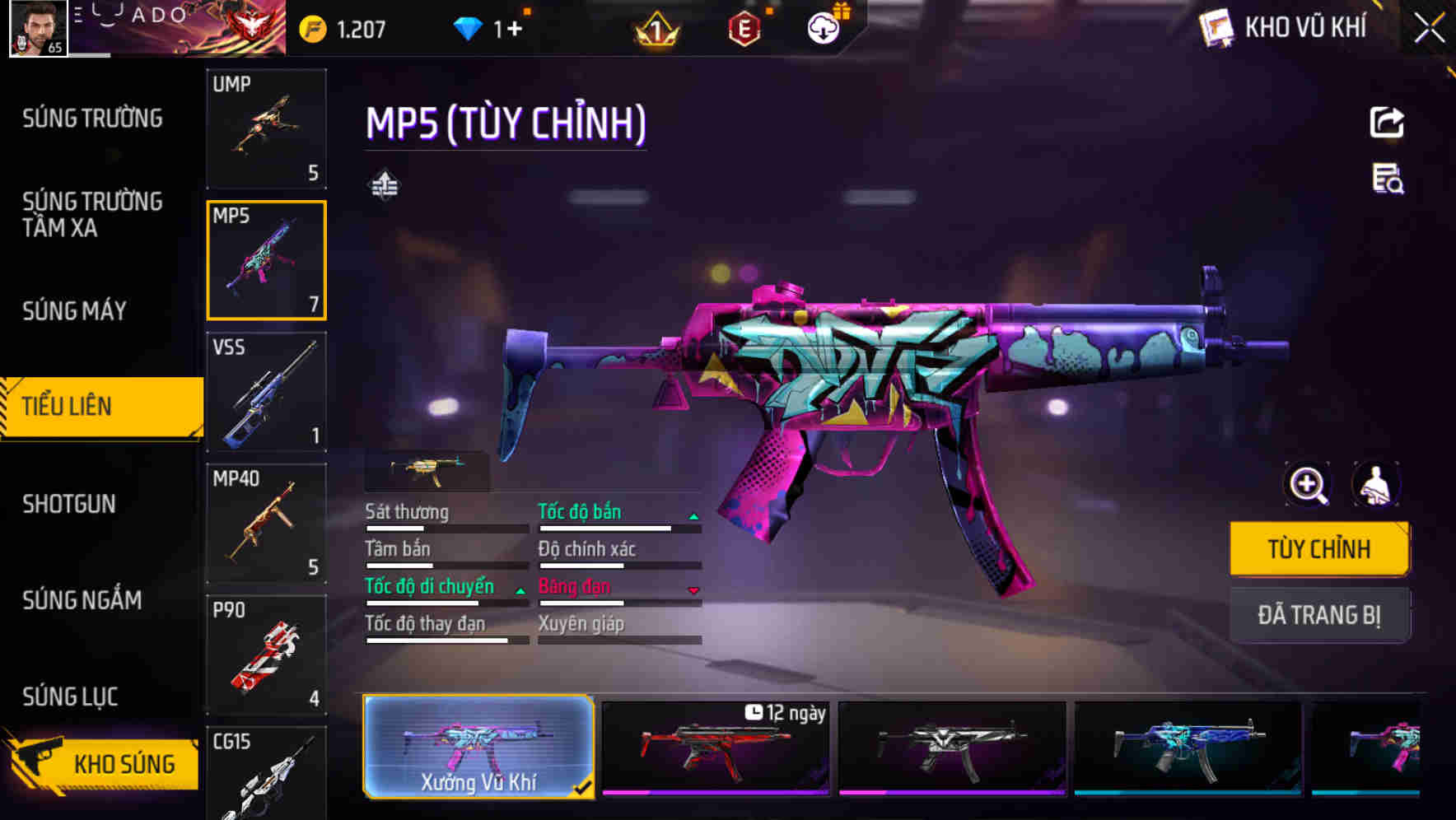Click the Tùy Chỉnh customize button
Image resolution: width=1456 pixels, height=820 pixels.
pos(1318,549)
